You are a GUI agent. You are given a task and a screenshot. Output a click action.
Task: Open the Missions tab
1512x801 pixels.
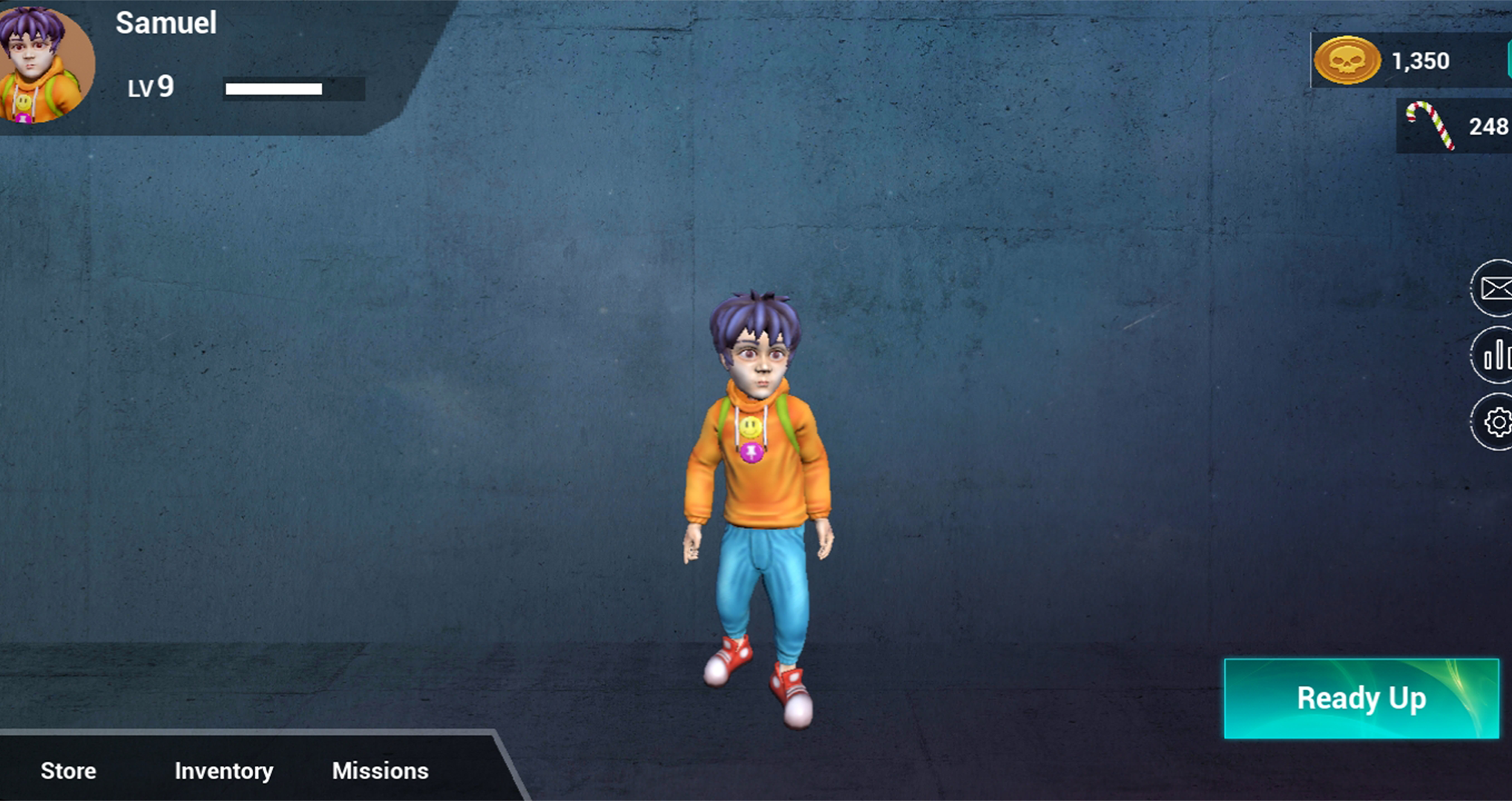point(381,771)
